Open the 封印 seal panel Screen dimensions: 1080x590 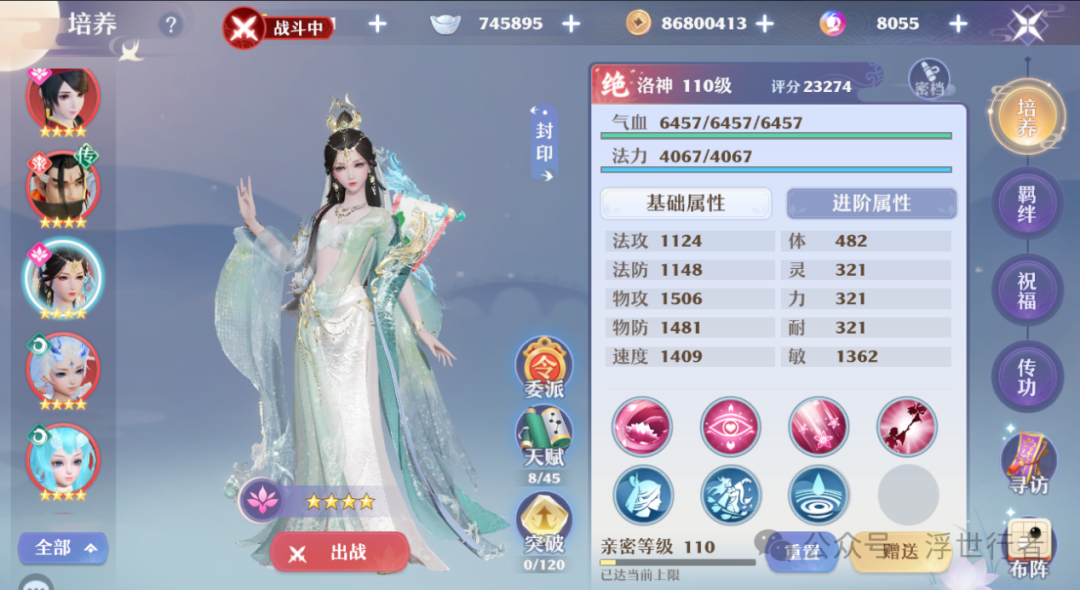tap(544, 143)
